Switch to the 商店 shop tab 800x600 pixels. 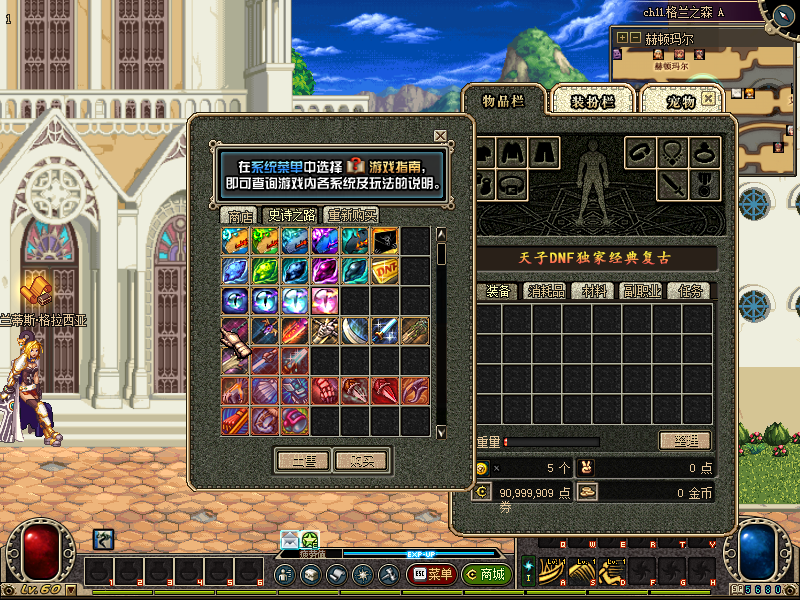click(x=240, y=215)
